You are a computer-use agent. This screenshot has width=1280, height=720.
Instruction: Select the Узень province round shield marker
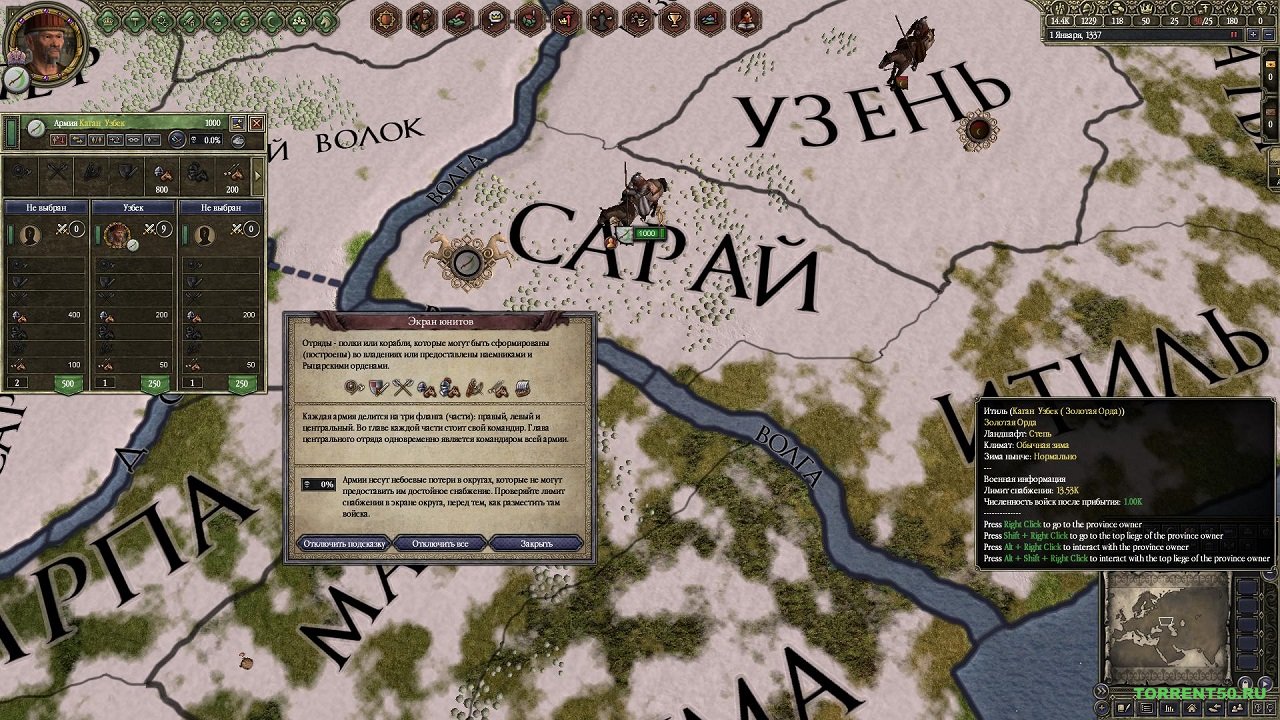coord(977,129)
